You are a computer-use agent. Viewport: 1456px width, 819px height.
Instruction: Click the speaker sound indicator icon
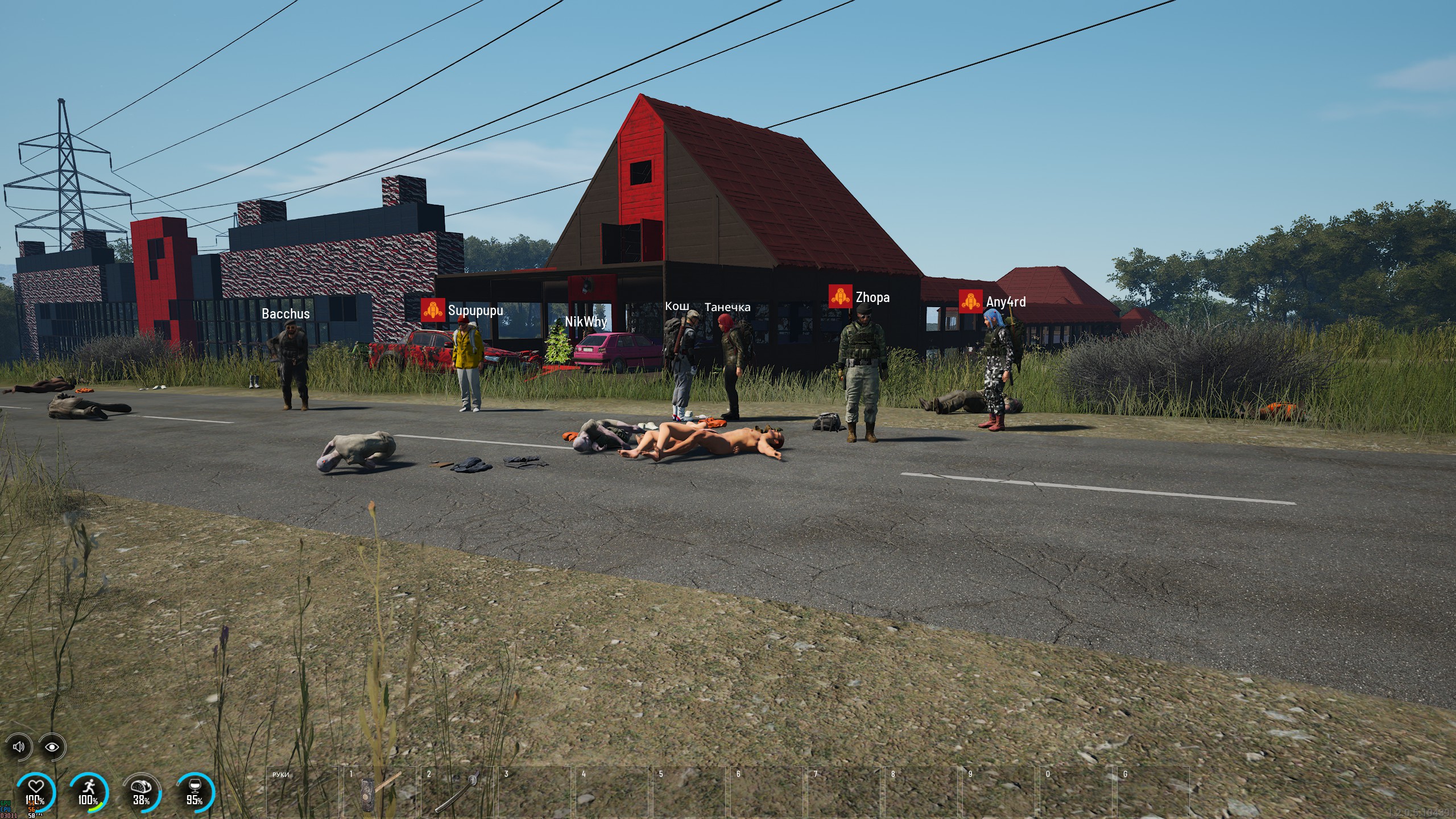[x=19, y=747]
